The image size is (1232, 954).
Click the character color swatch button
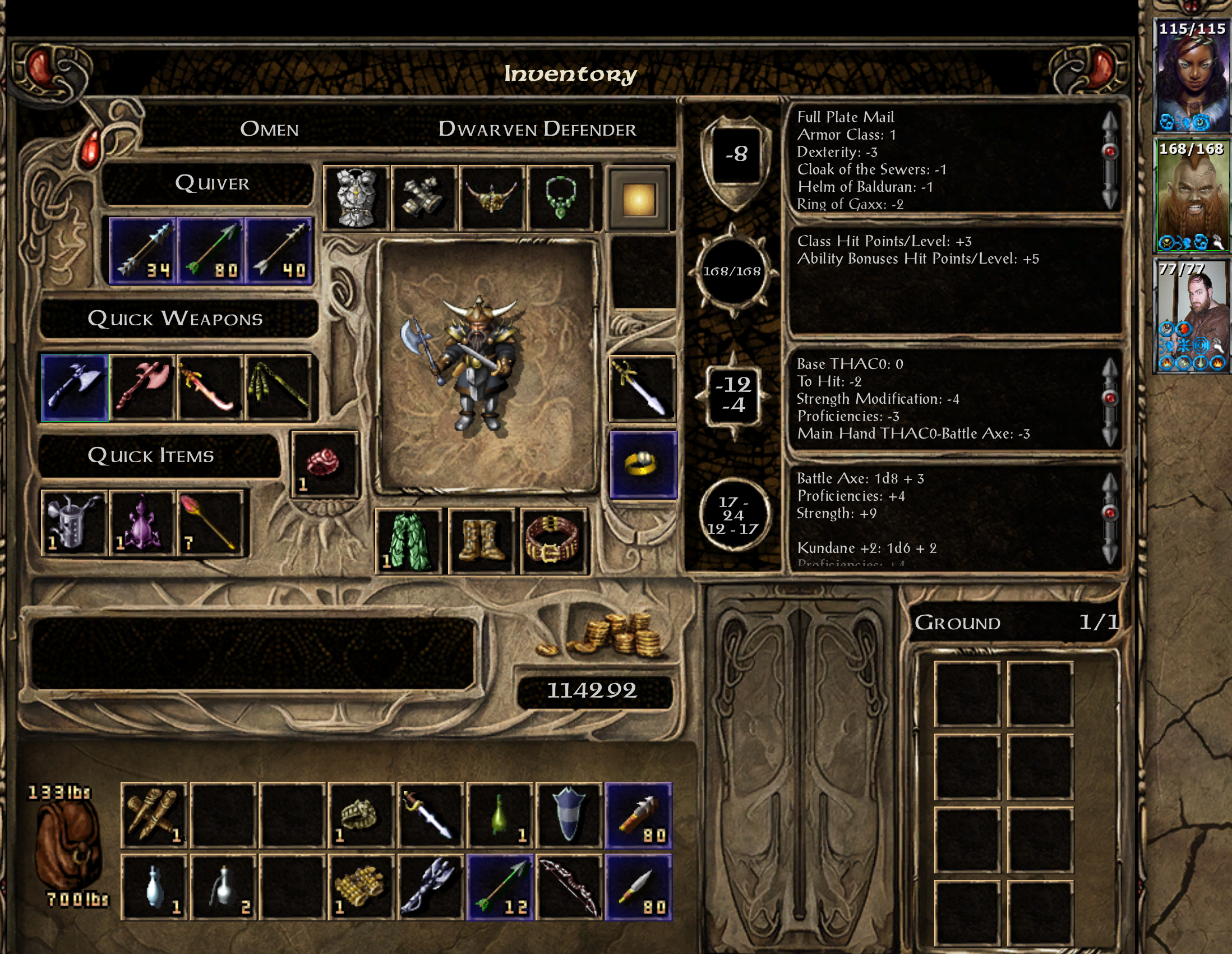coord(639,199)
